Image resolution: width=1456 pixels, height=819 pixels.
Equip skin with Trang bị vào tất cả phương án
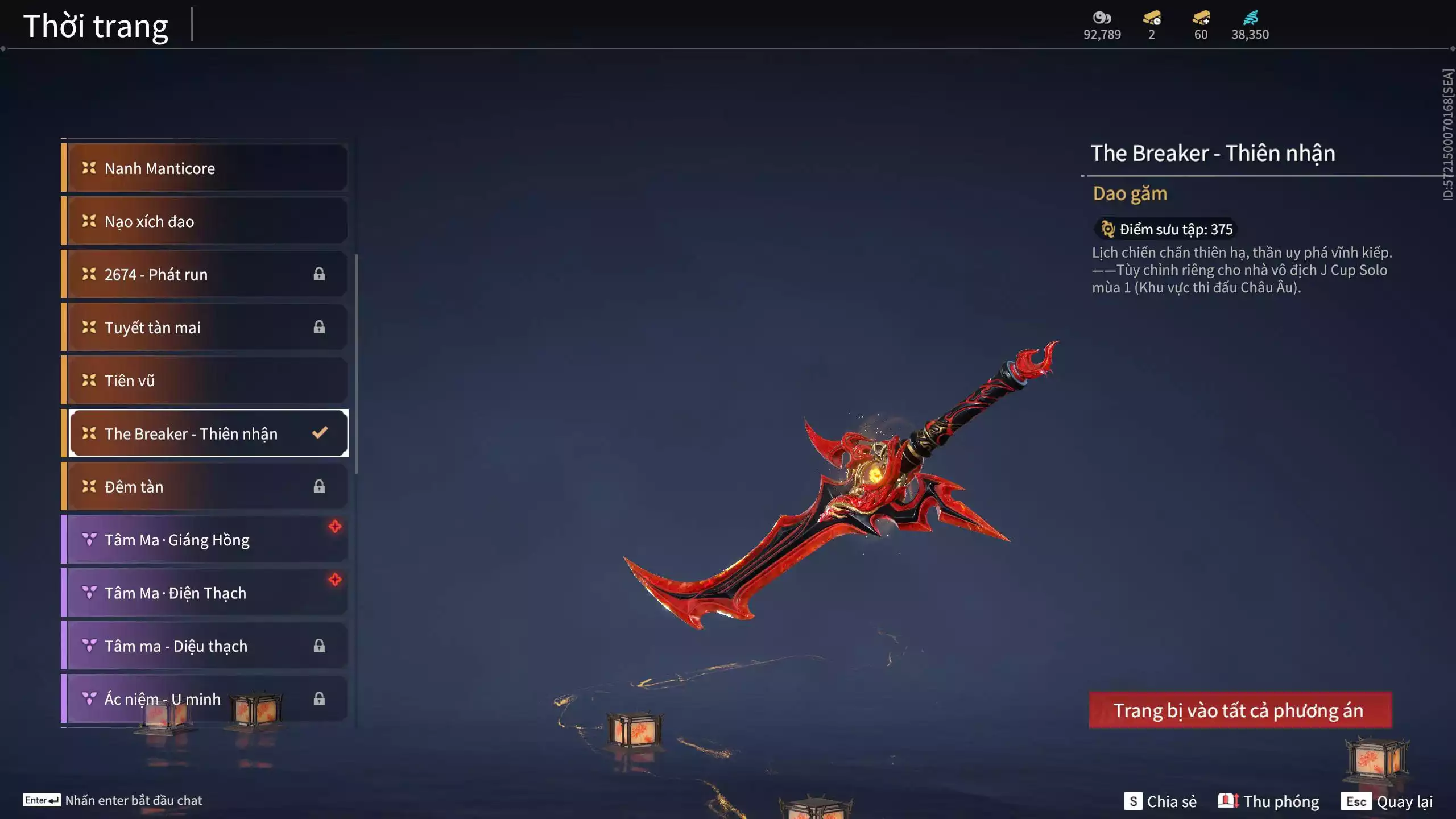(x=1240, y=710)
